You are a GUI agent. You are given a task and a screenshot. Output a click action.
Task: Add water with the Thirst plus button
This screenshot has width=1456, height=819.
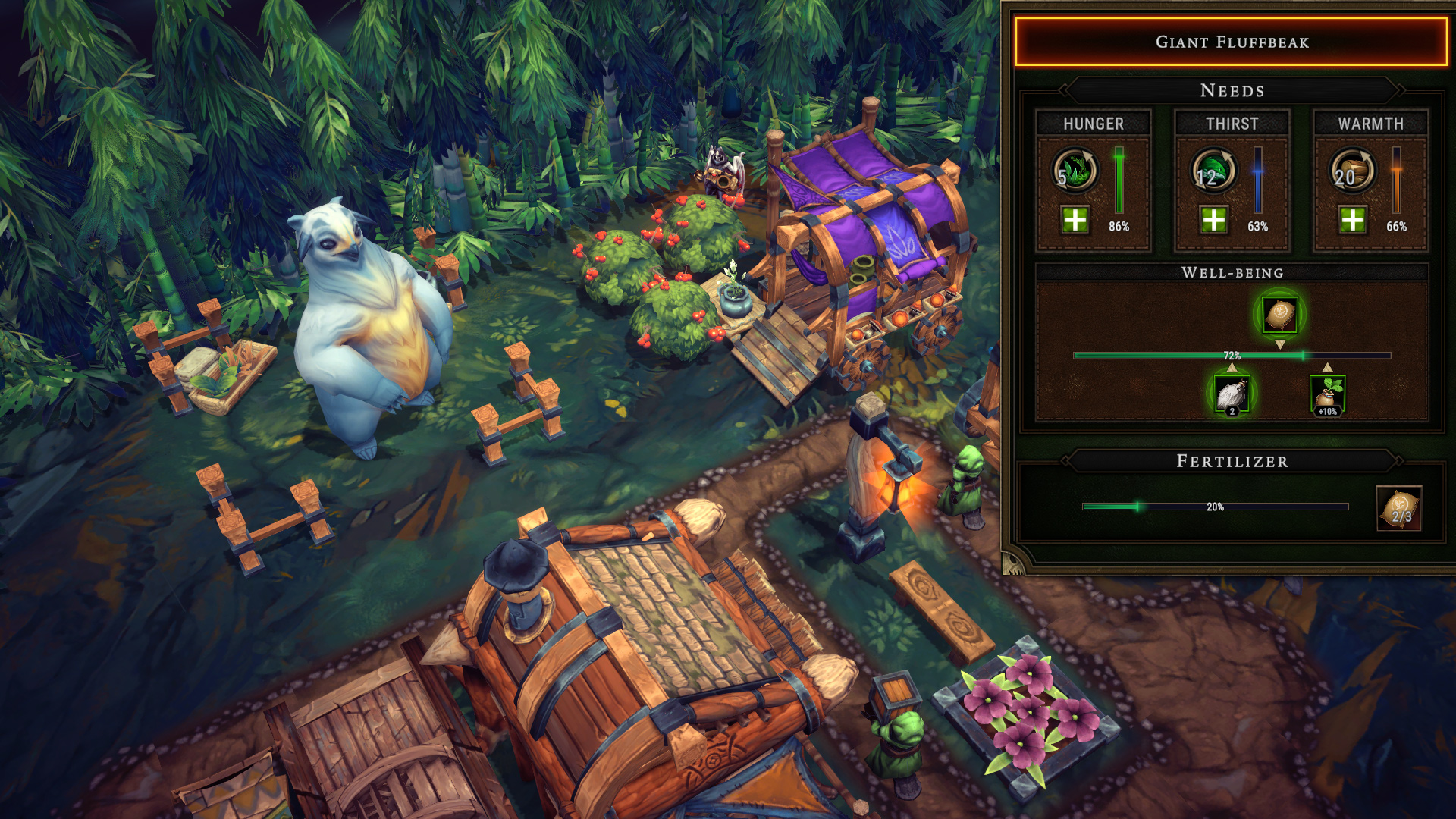pyautogui.click(x=1213, y=220)
